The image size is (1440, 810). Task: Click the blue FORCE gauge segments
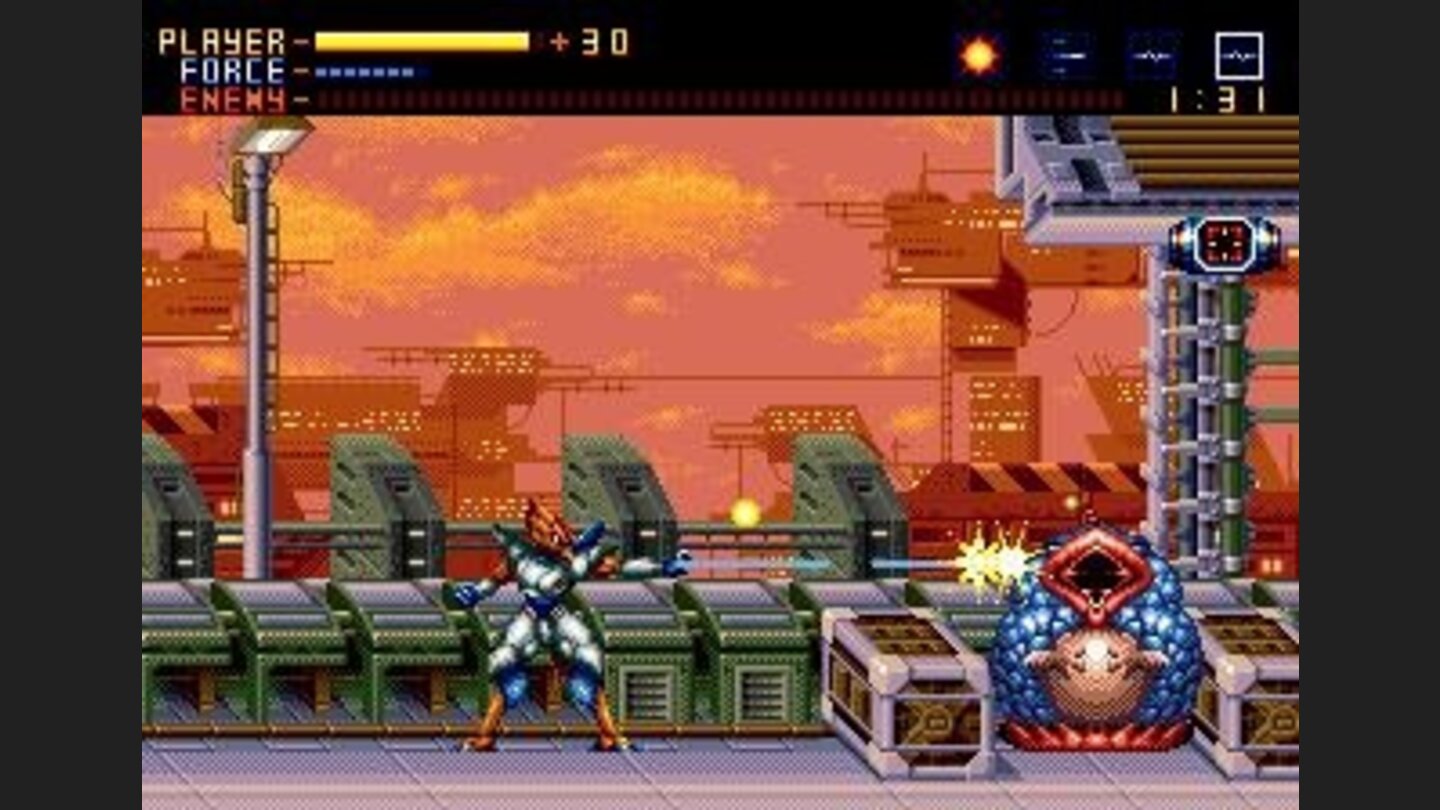coord(365,72)
